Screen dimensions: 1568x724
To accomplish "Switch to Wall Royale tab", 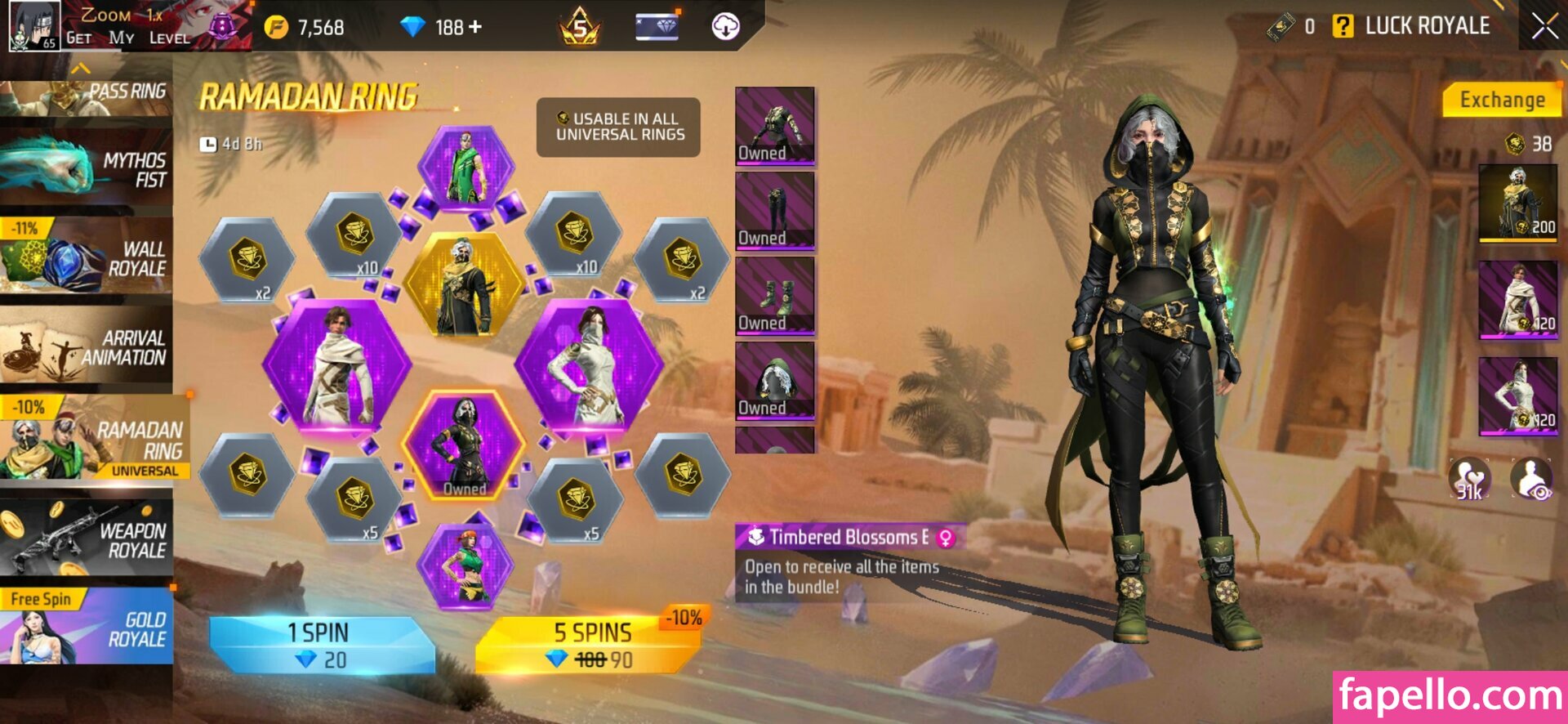I will coord(87,258).
